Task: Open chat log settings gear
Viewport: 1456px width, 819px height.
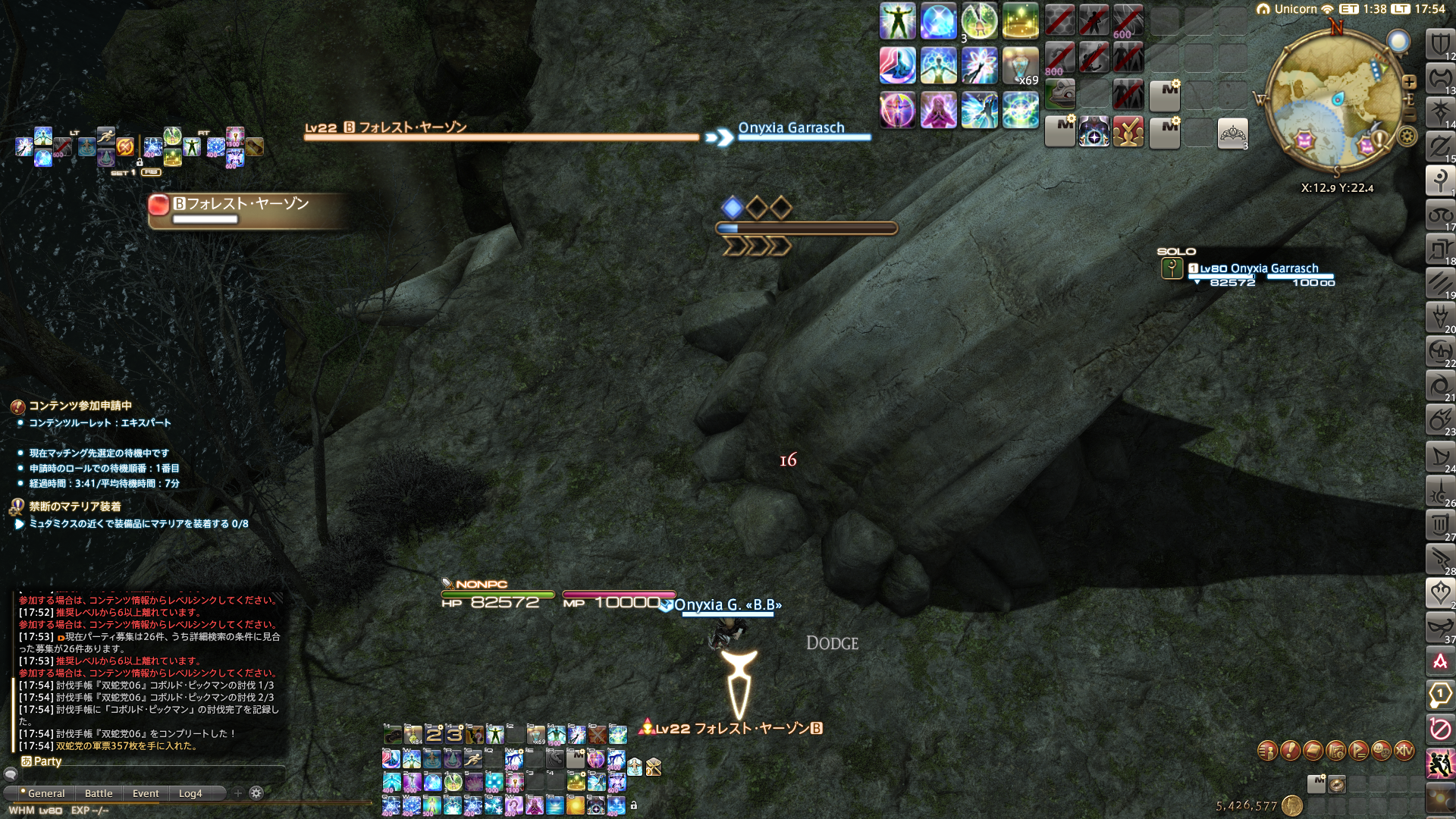Action: coord(256,793)
